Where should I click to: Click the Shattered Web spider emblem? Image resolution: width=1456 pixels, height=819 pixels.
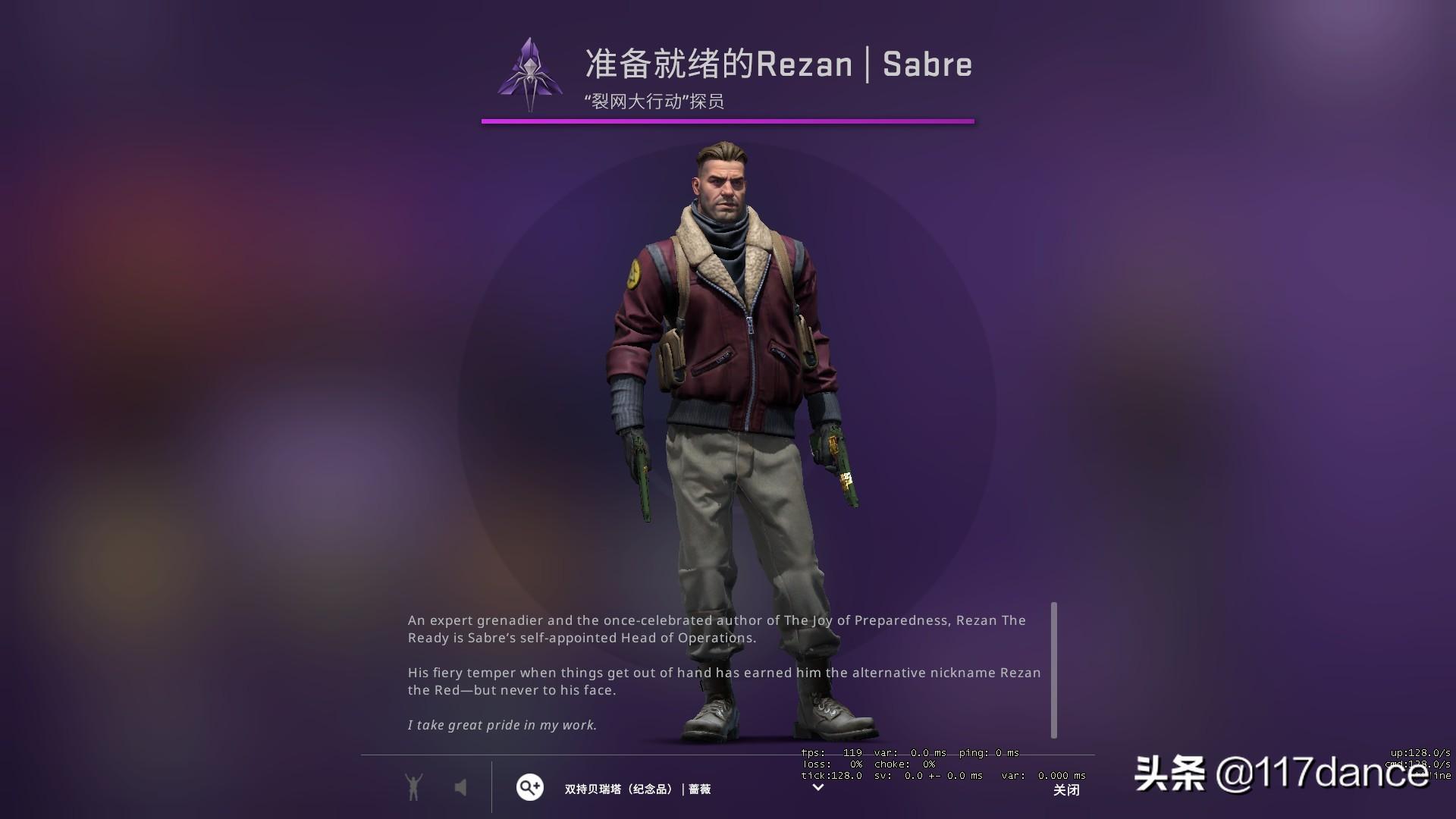529,73
